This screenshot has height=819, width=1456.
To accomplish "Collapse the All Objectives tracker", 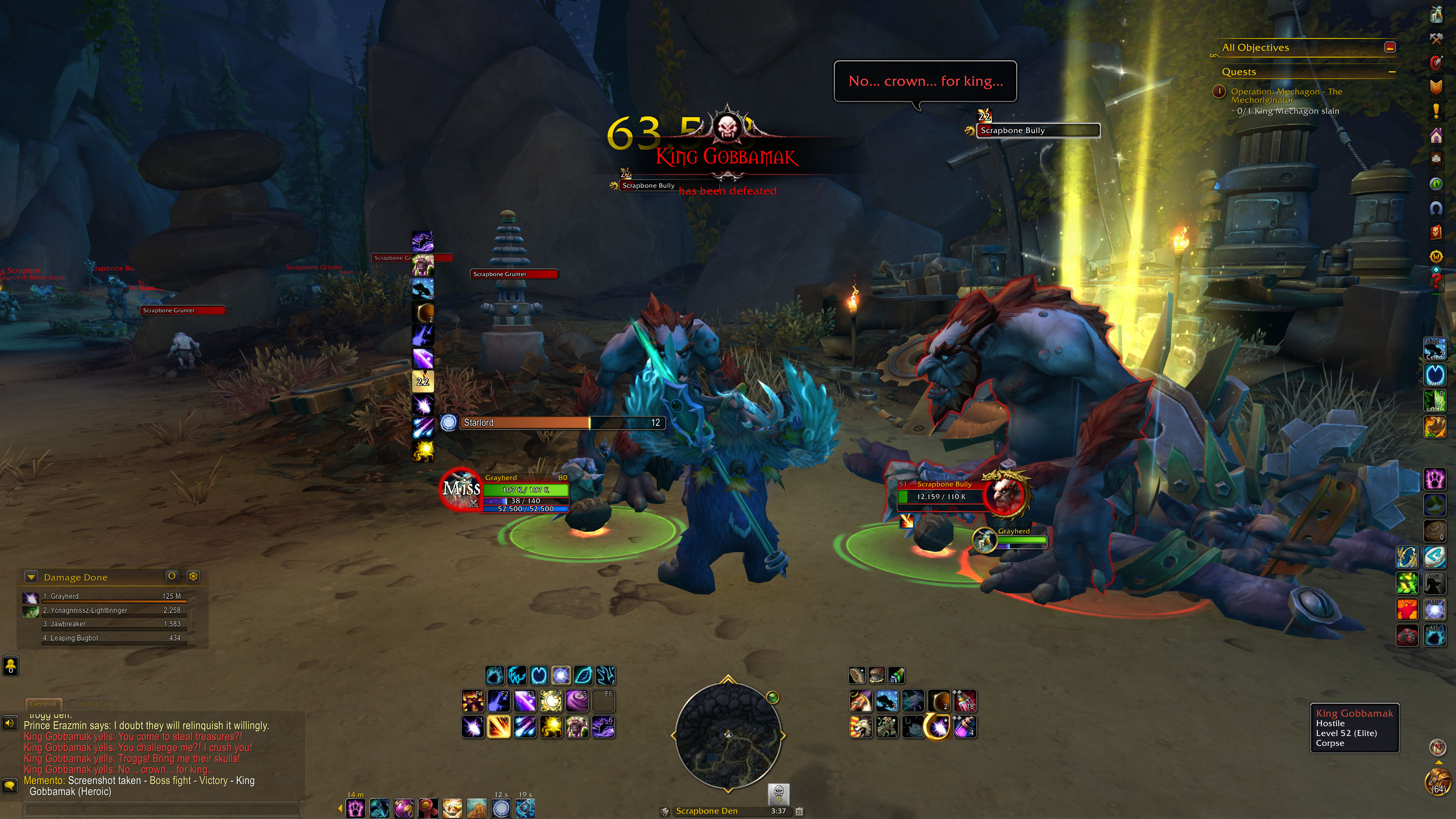I will (1390, 47).
